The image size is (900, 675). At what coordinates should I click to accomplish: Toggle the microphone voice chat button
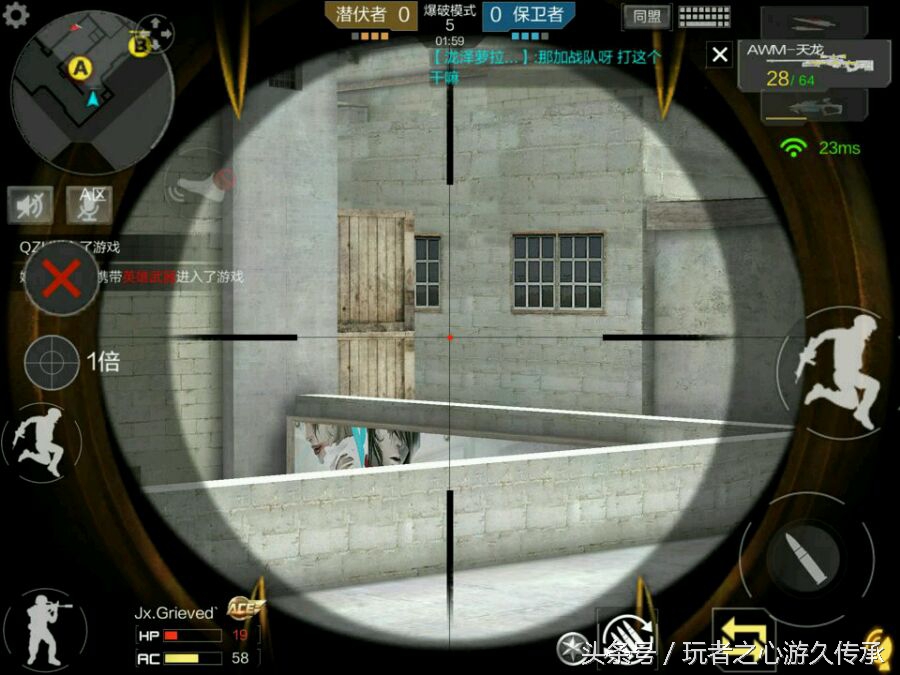(x=89, y=205)
